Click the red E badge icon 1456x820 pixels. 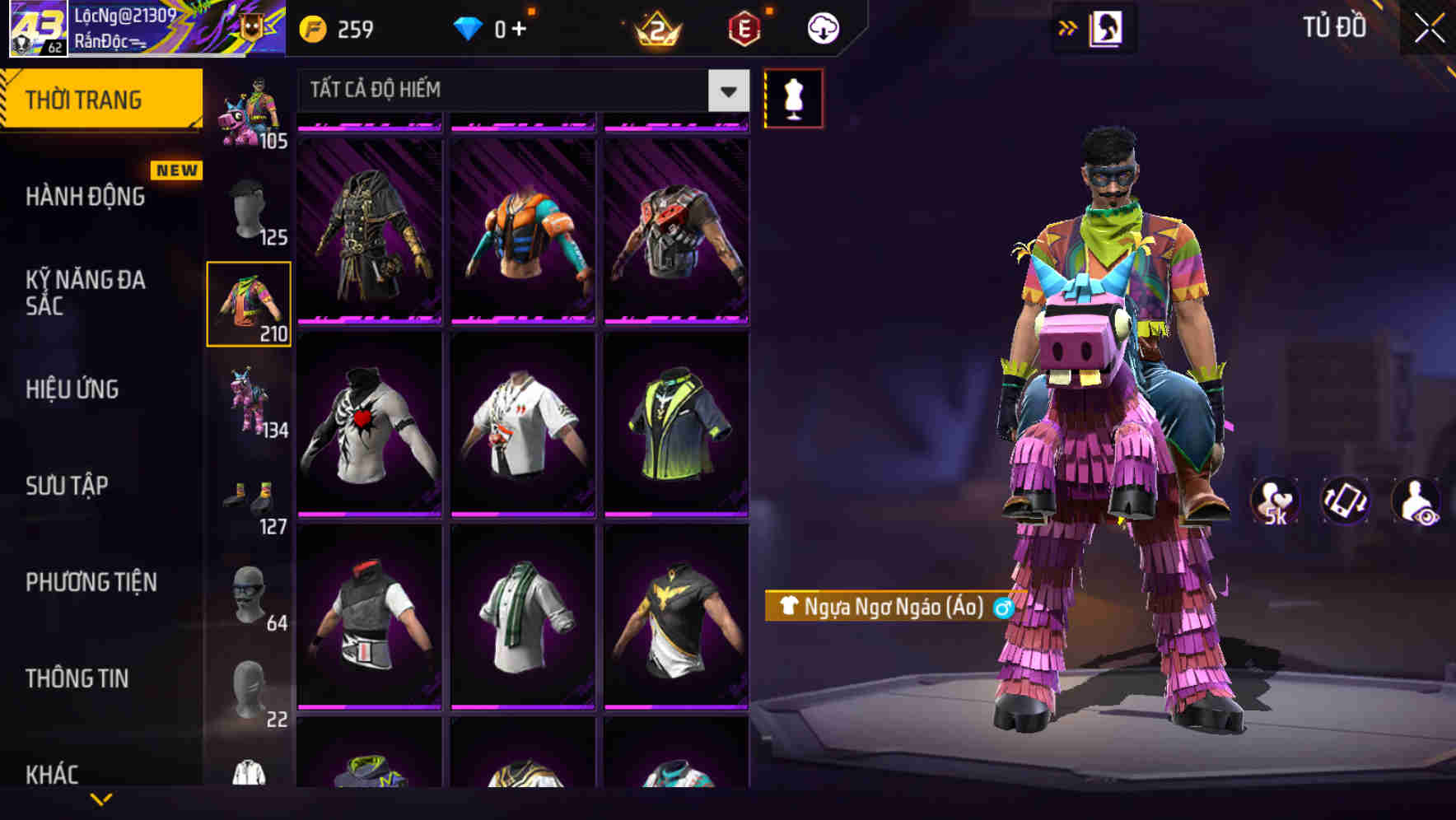click(745, 27)
